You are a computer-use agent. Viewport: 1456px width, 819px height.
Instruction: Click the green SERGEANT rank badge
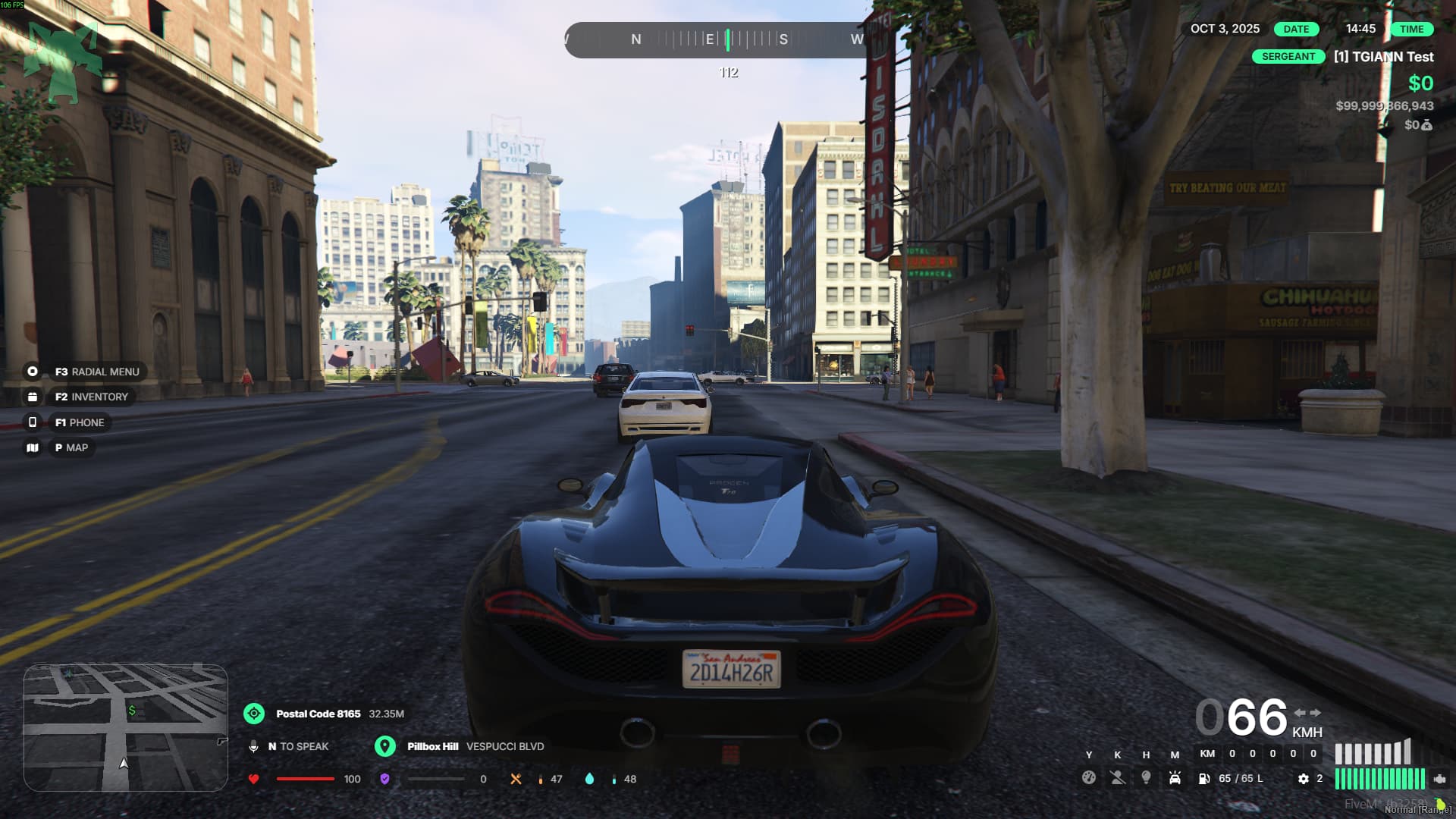[x=1288, y=57]
